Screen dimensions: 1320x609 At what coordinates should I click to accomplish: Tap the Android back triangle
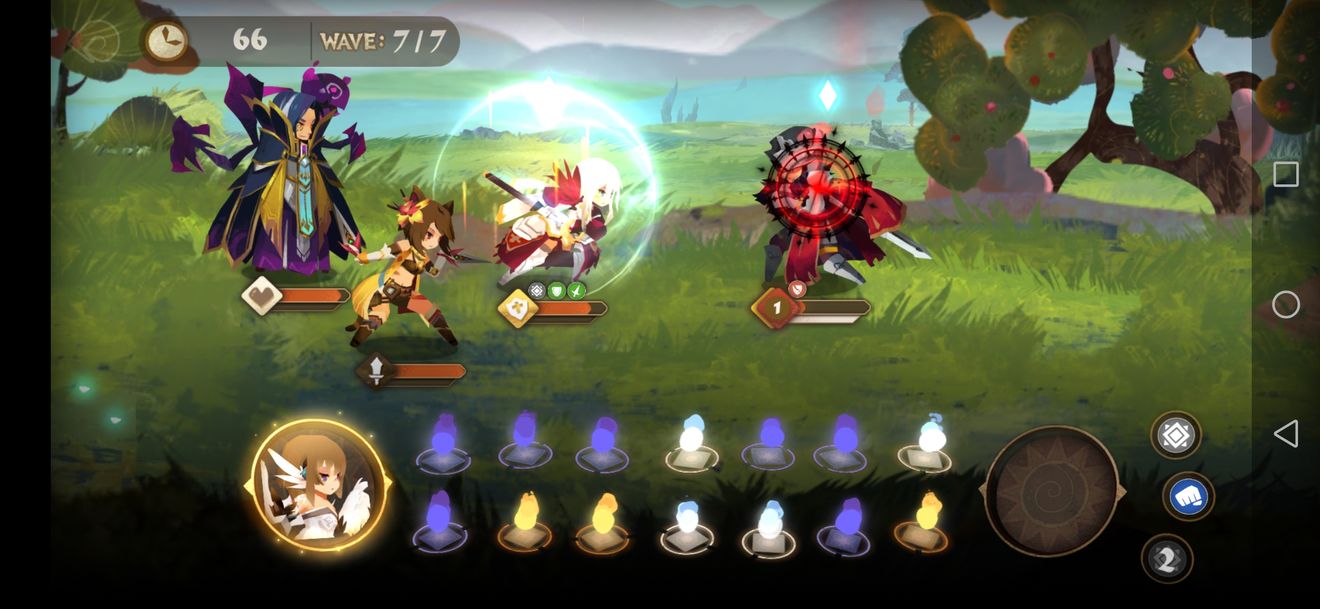pos(1286,433)
